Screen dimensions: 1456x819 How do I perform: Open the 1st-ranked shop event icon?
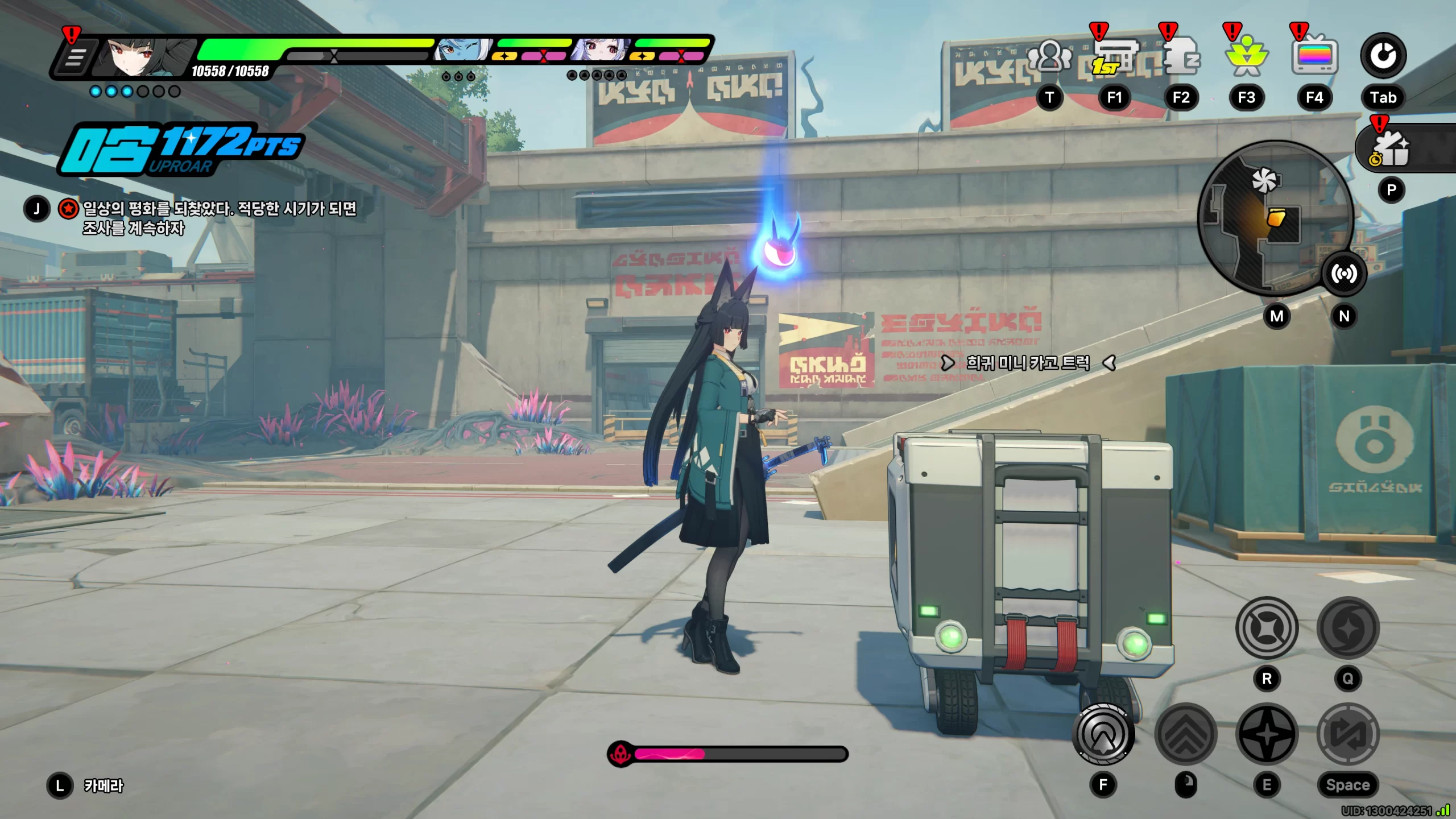click(1114, 57)
